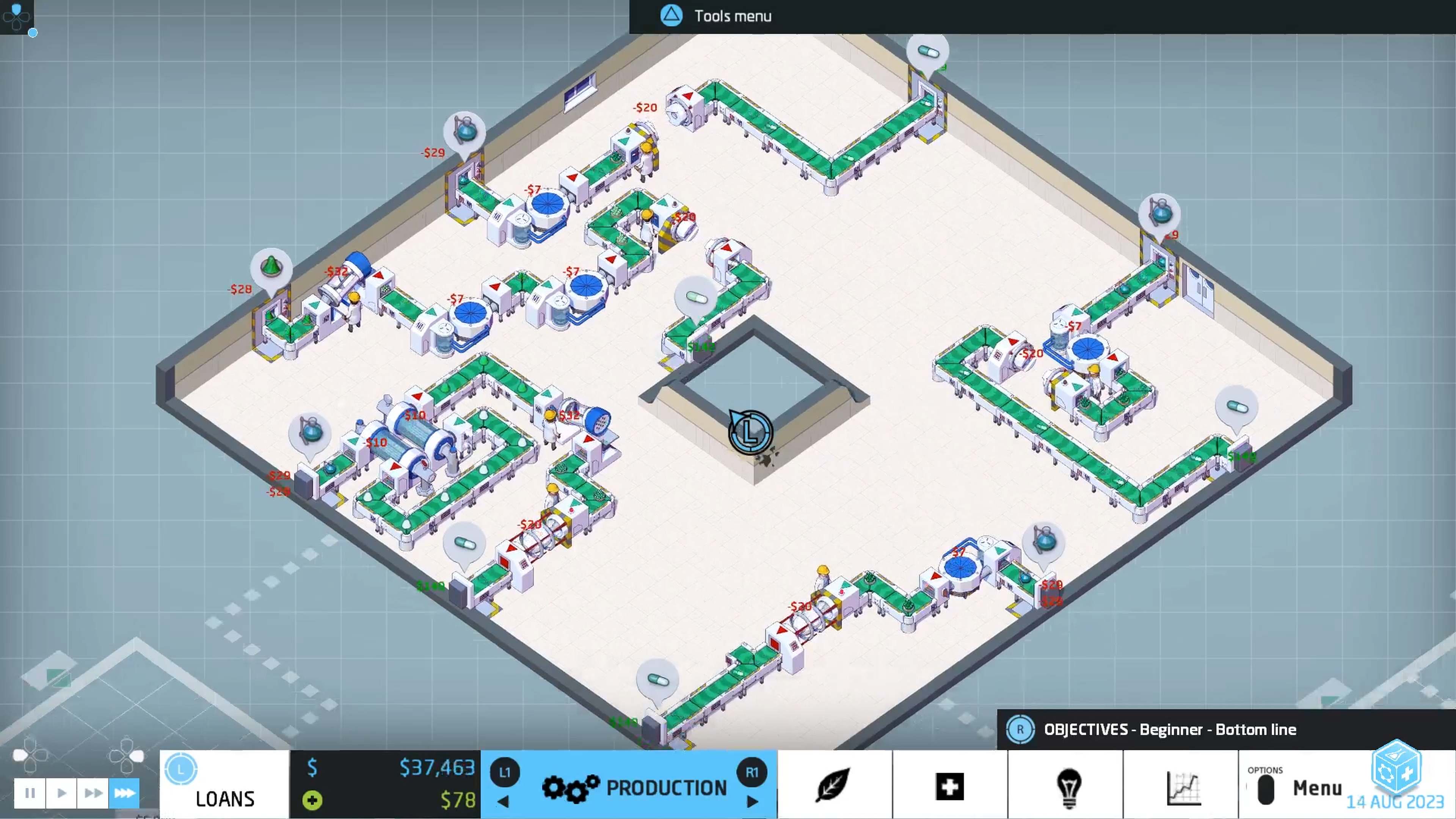This screenshot has height=819, width=1456.
Task: Open the Loans panel
Action: (x=224, y=787)
